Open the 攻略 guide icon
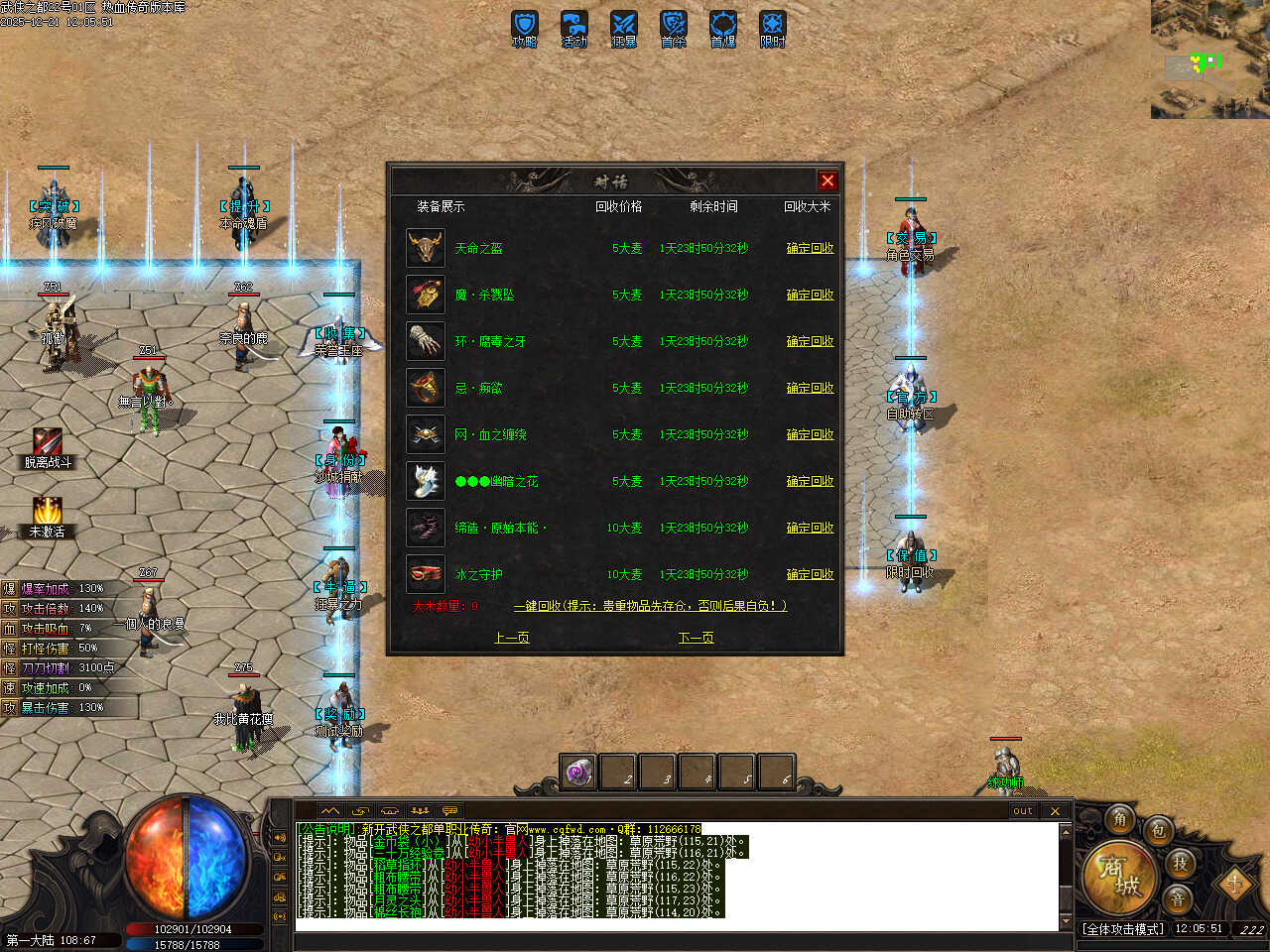The height and width of the screenshot is (952, 1270). pyautogui.click(x=524, y=28)
